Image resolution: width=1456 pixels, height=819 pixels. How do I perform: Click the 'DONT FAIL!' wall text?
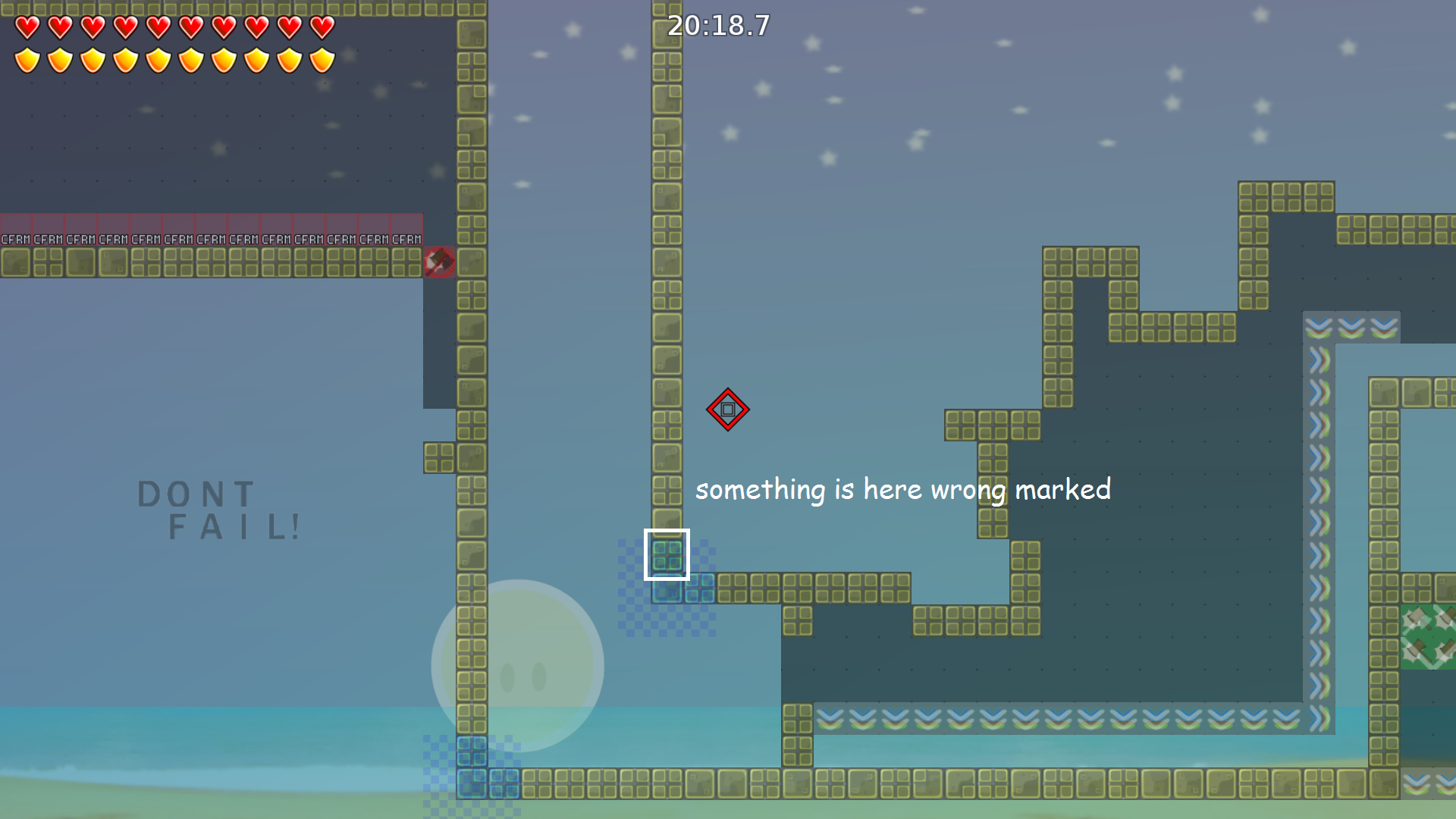(x=218, y=508)
